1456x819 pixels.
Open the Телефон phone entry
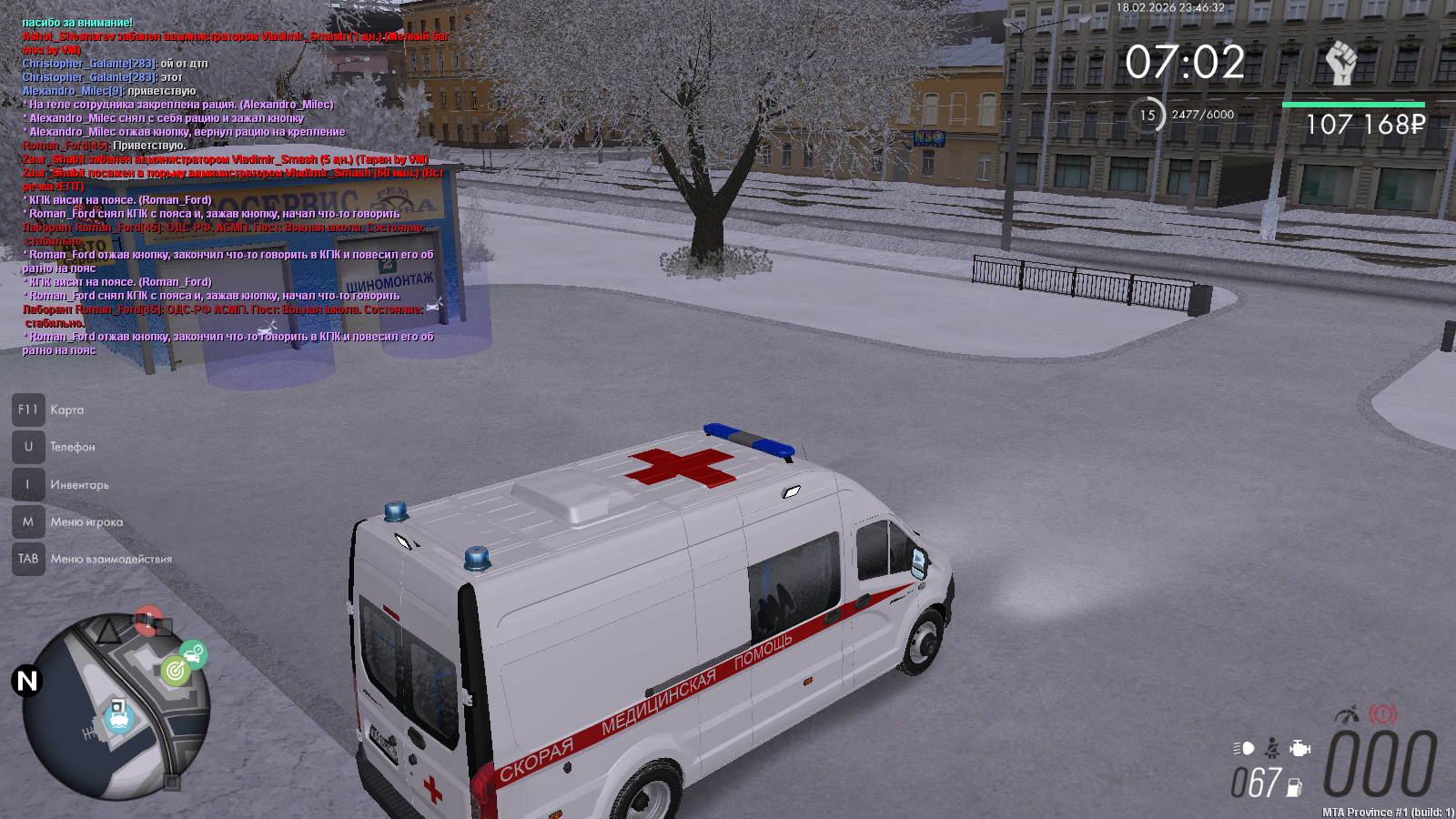click(x=29, y=447)
